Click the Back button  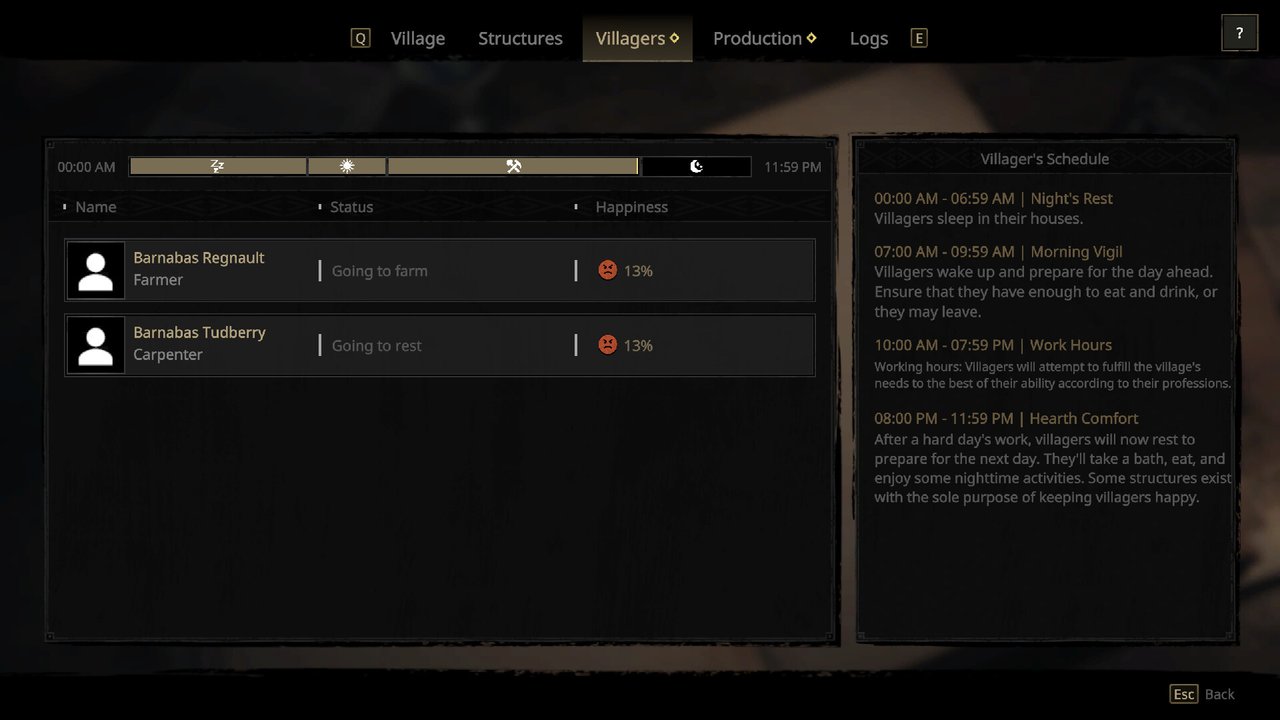click(x=1203, y=694)
